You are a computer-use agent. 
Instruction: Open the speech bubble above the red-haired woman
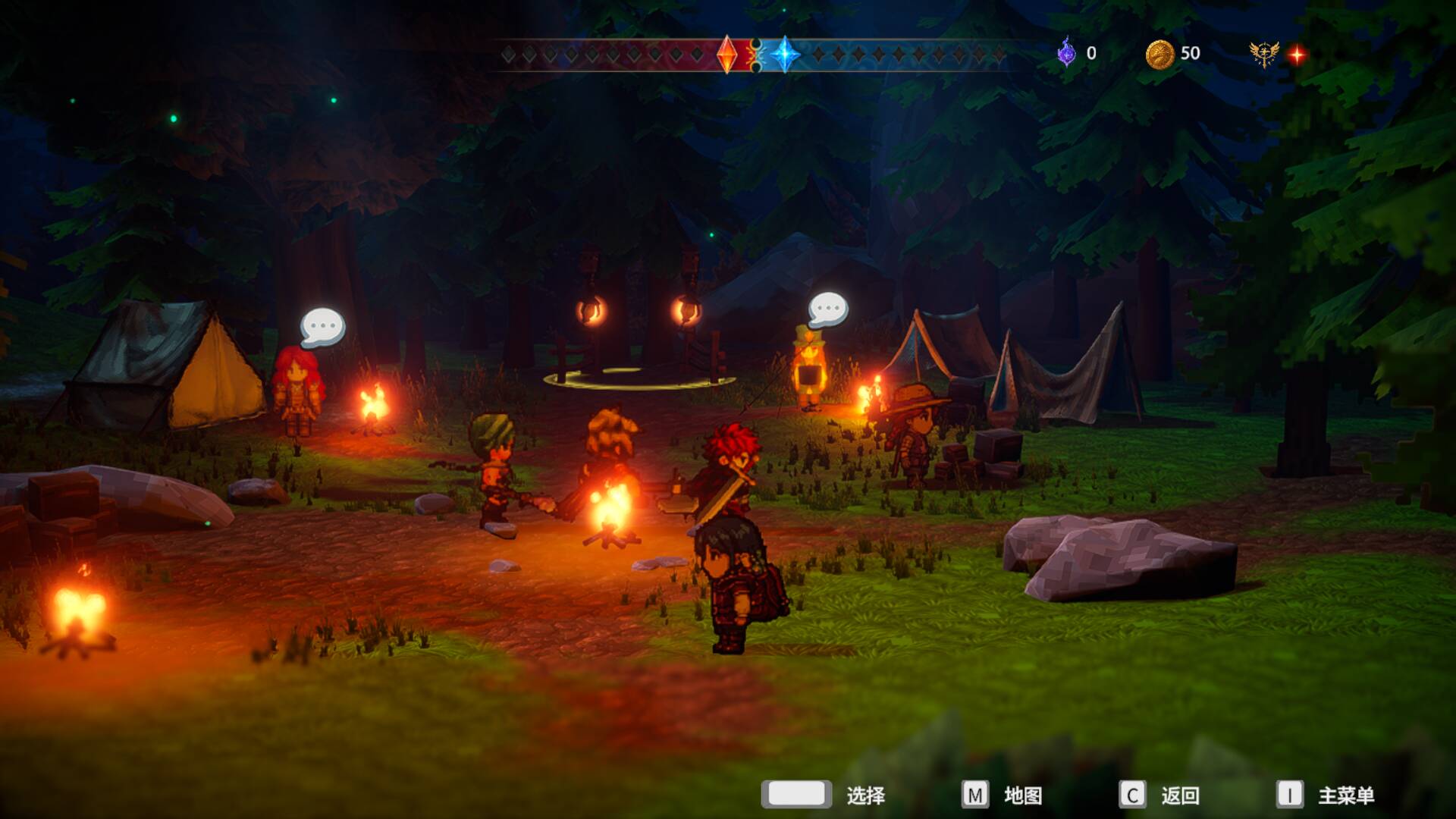(322, 327)
